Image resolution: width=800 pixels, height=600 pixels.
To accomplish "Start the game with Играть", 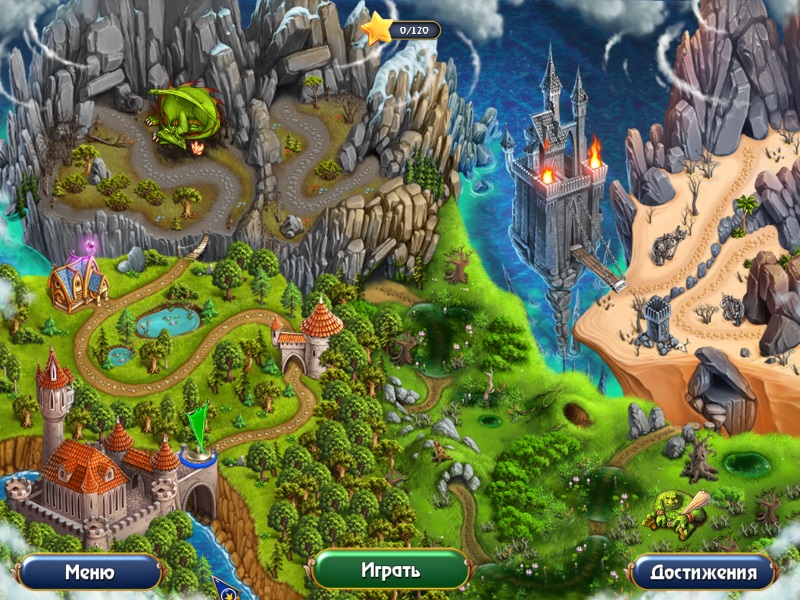I will (x=390, y=571).
